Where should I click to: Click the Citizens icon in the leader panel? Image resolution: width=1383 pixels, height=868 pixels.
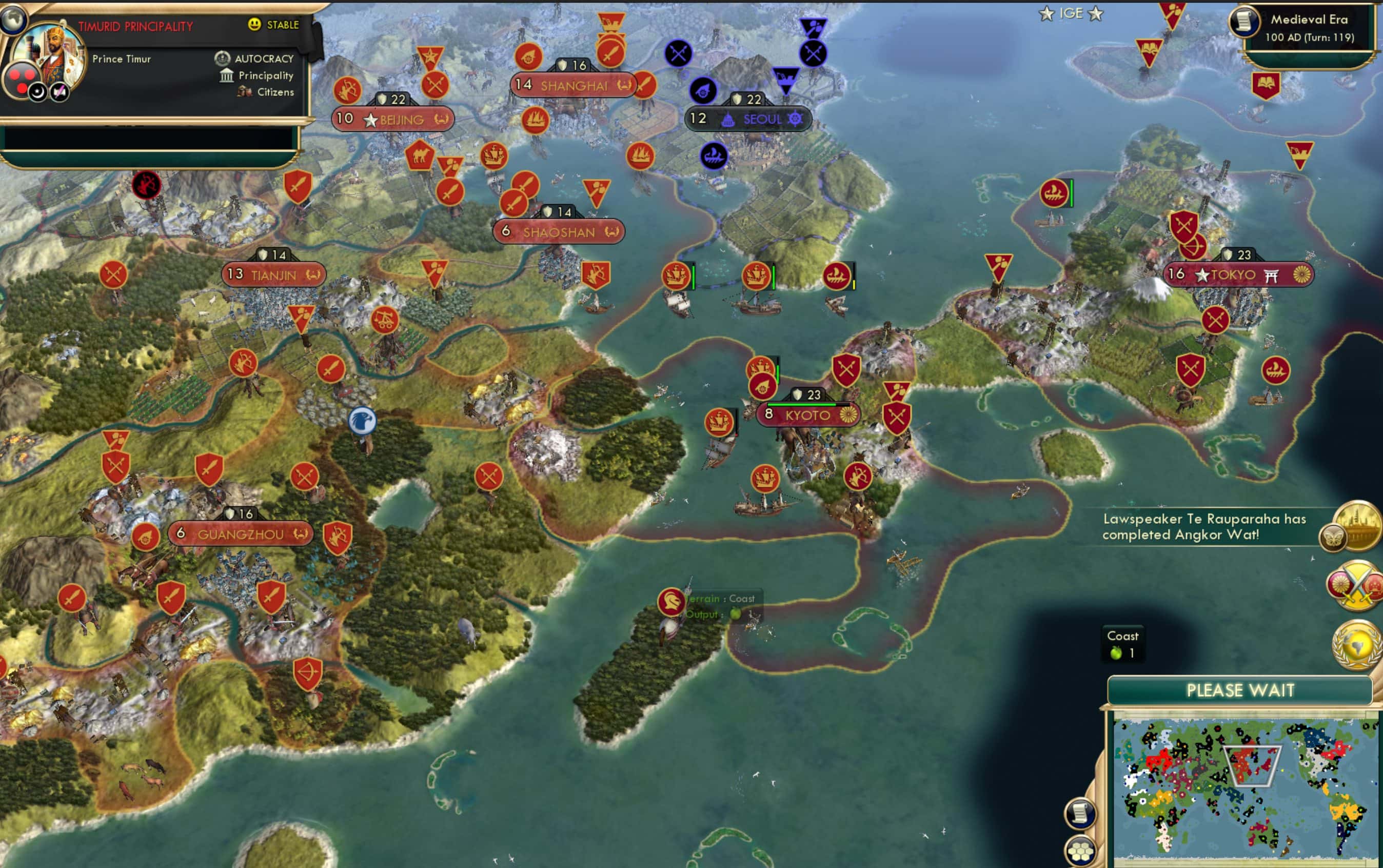pos(245,92)
